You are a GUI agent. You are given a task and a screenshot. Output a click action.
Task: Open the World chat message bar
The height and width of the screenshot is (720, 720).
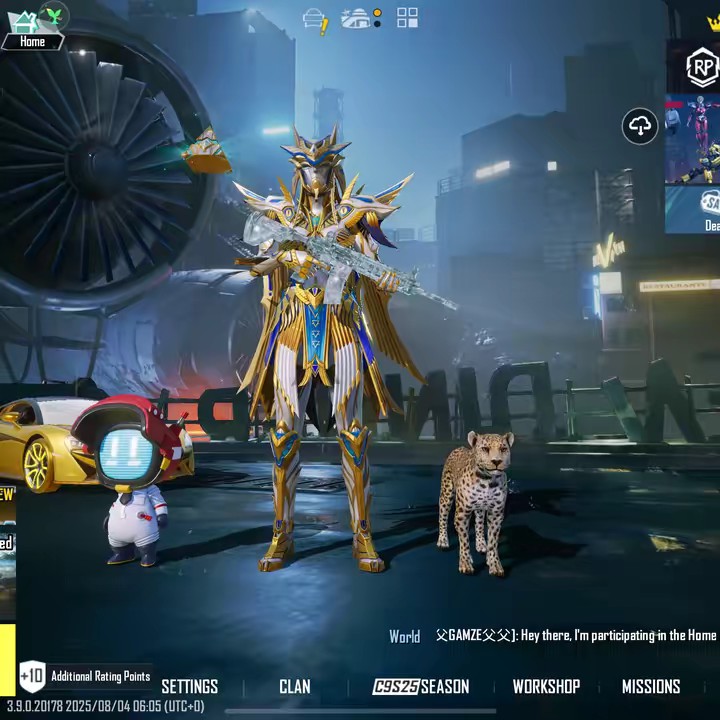click(553, 636)
